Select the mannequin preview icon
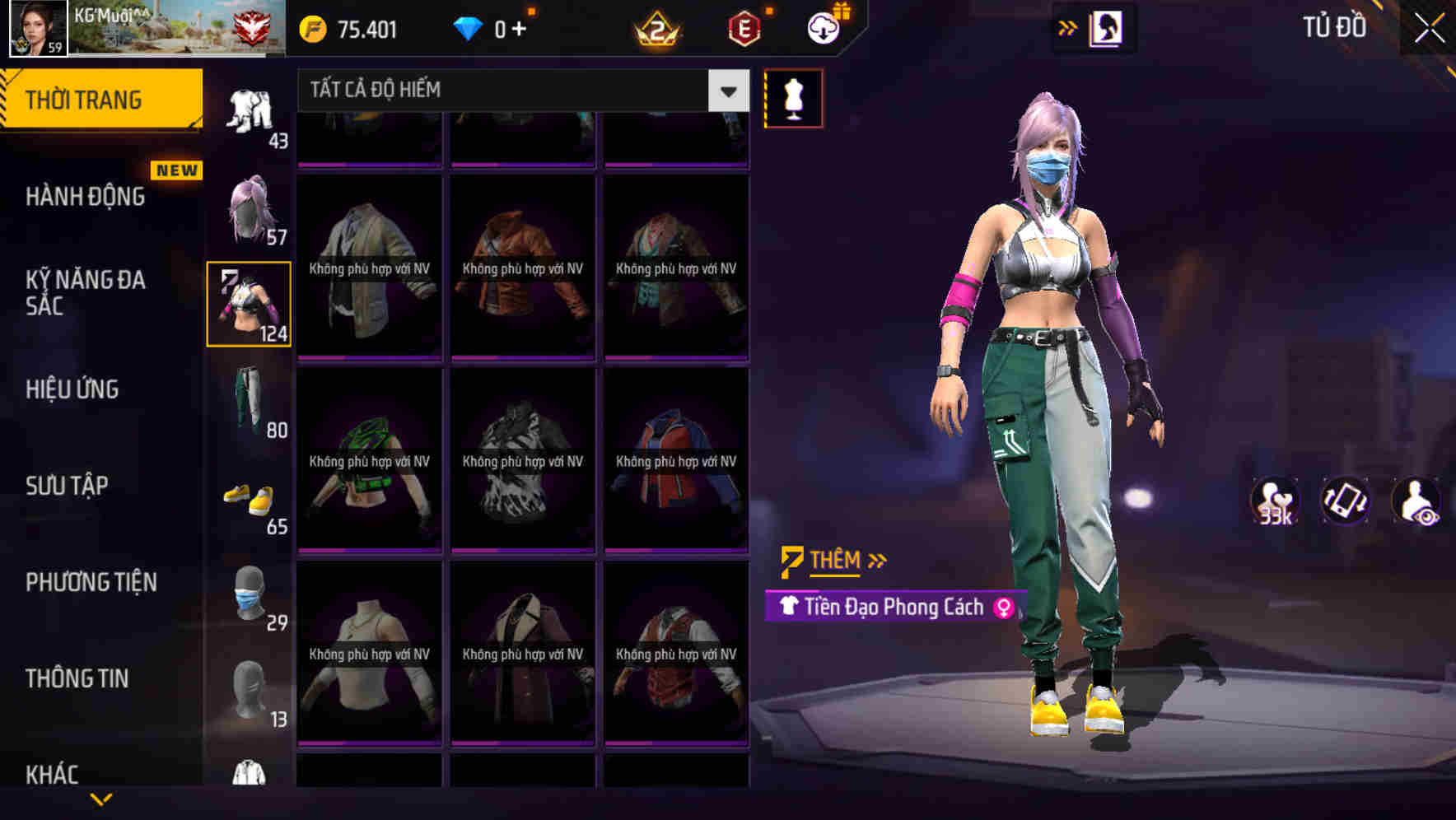The image size is (1456, 820). pos(793,97)
